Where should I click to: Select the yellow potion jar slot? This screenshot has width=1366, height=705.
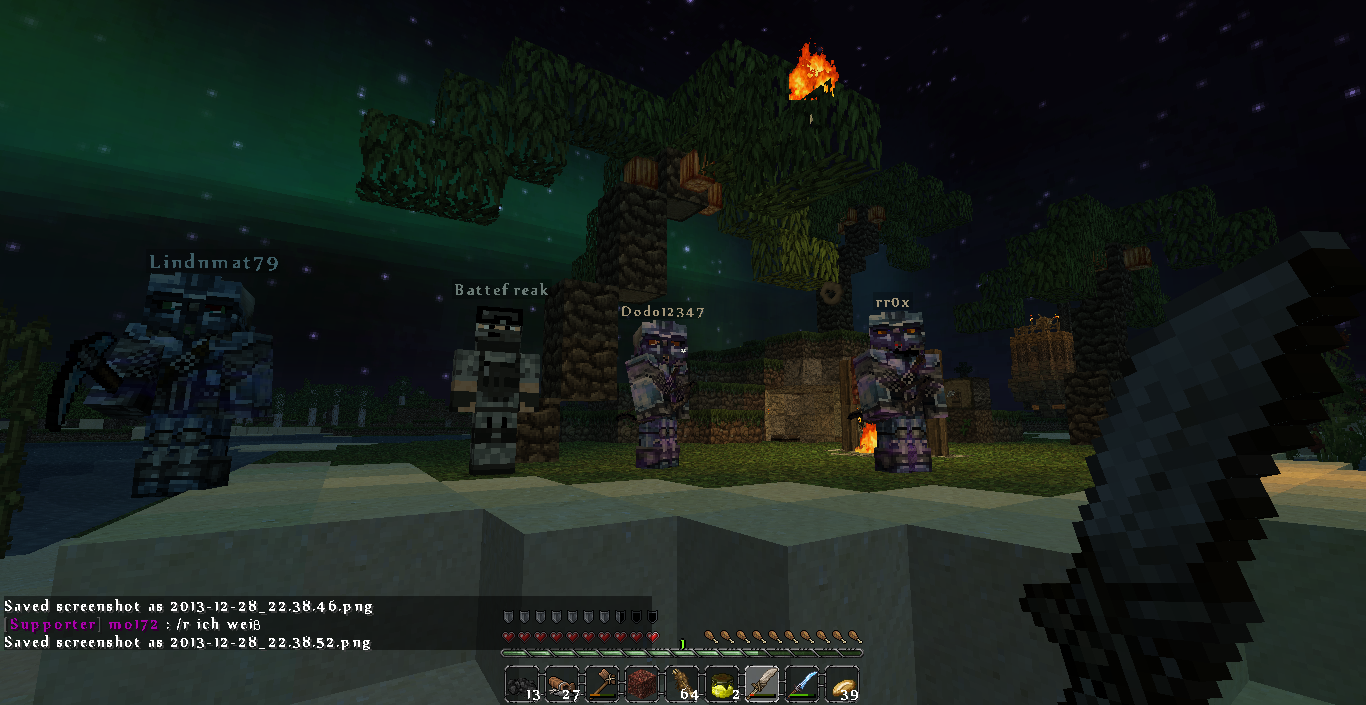click(722, 684)
